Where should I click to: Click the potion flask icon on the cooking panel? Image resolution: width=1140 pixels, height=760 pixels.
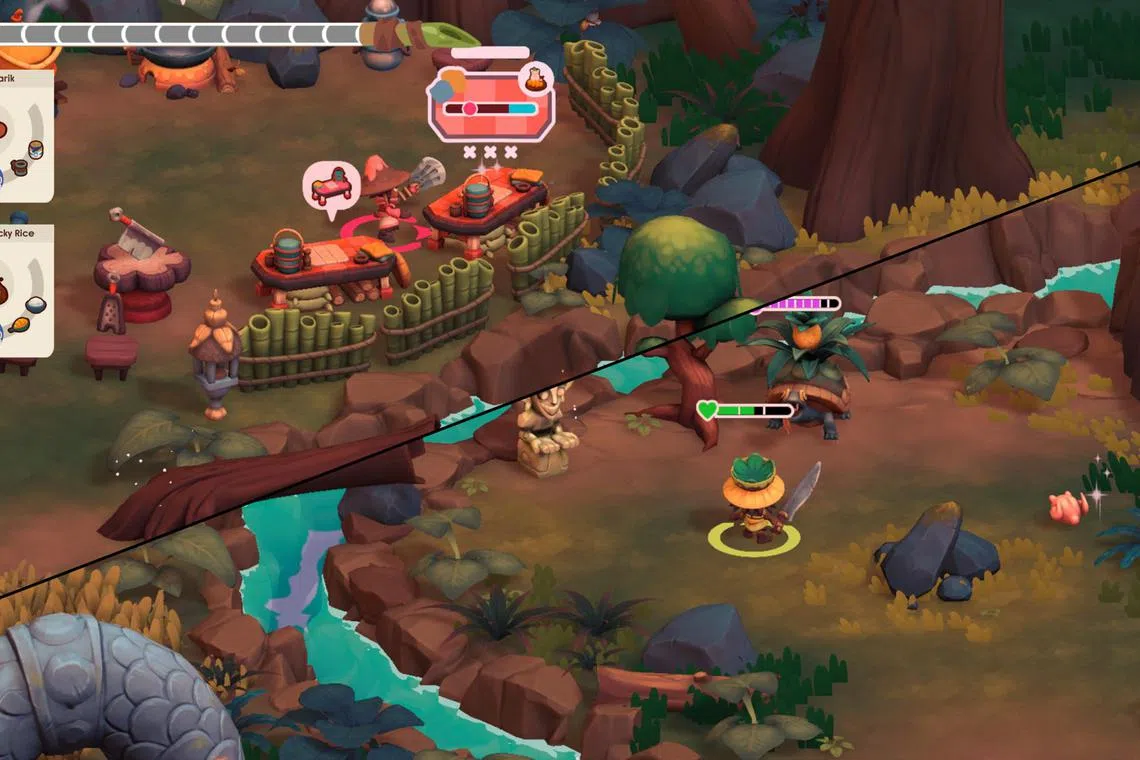click(537, 78)
